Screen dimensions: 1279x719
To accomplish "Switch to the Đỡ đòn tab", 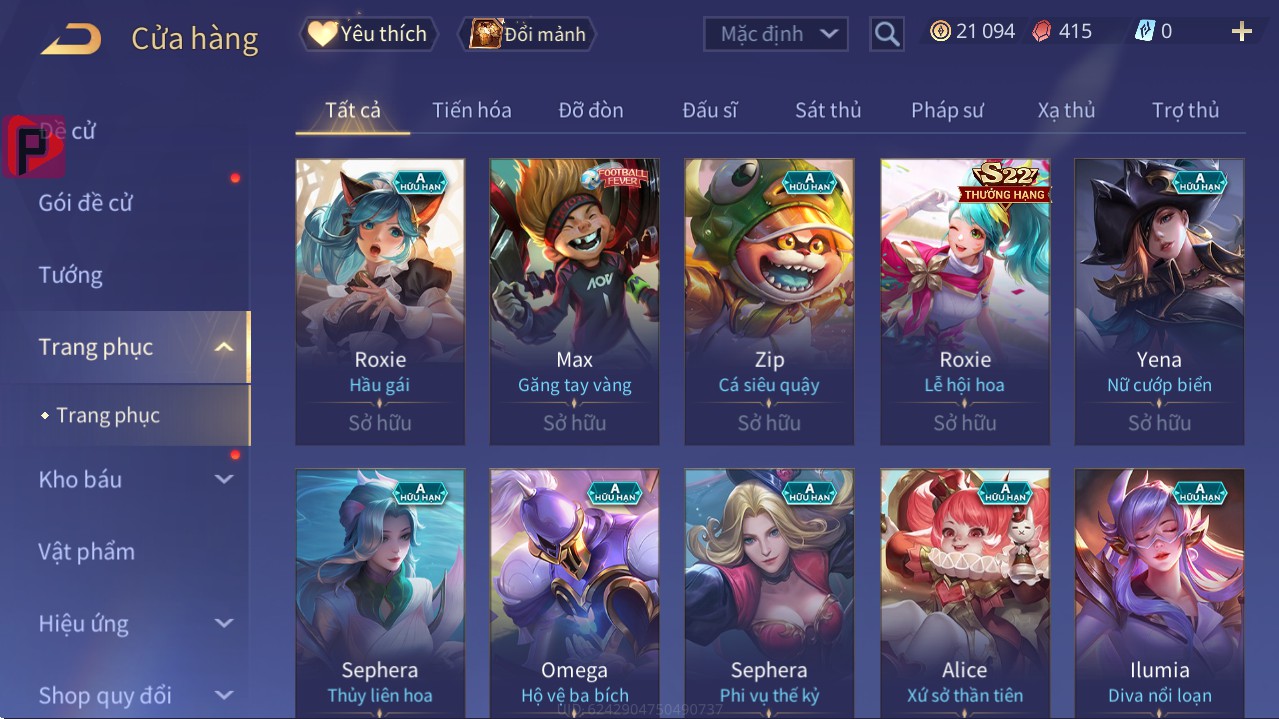I will tap(591, 110).
